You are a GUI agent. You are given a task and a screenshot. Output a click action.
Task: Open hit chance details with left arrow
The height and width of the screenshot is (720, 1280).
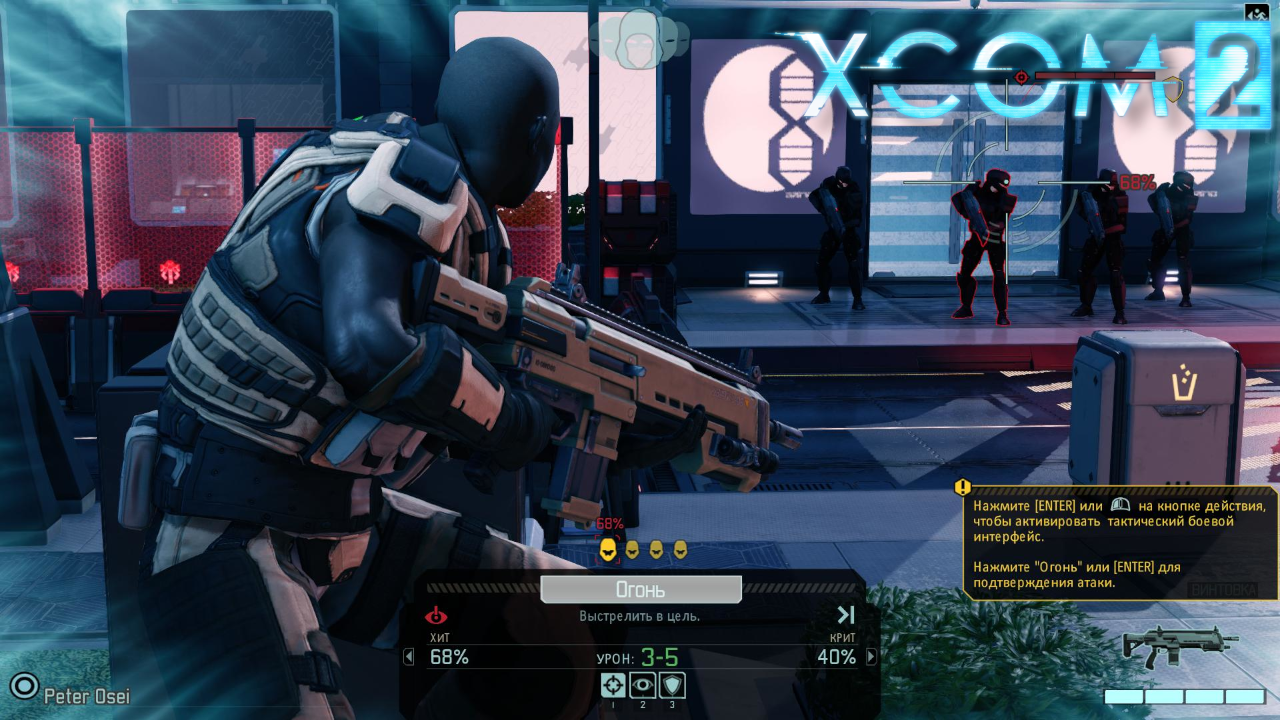tap(408, 657)
